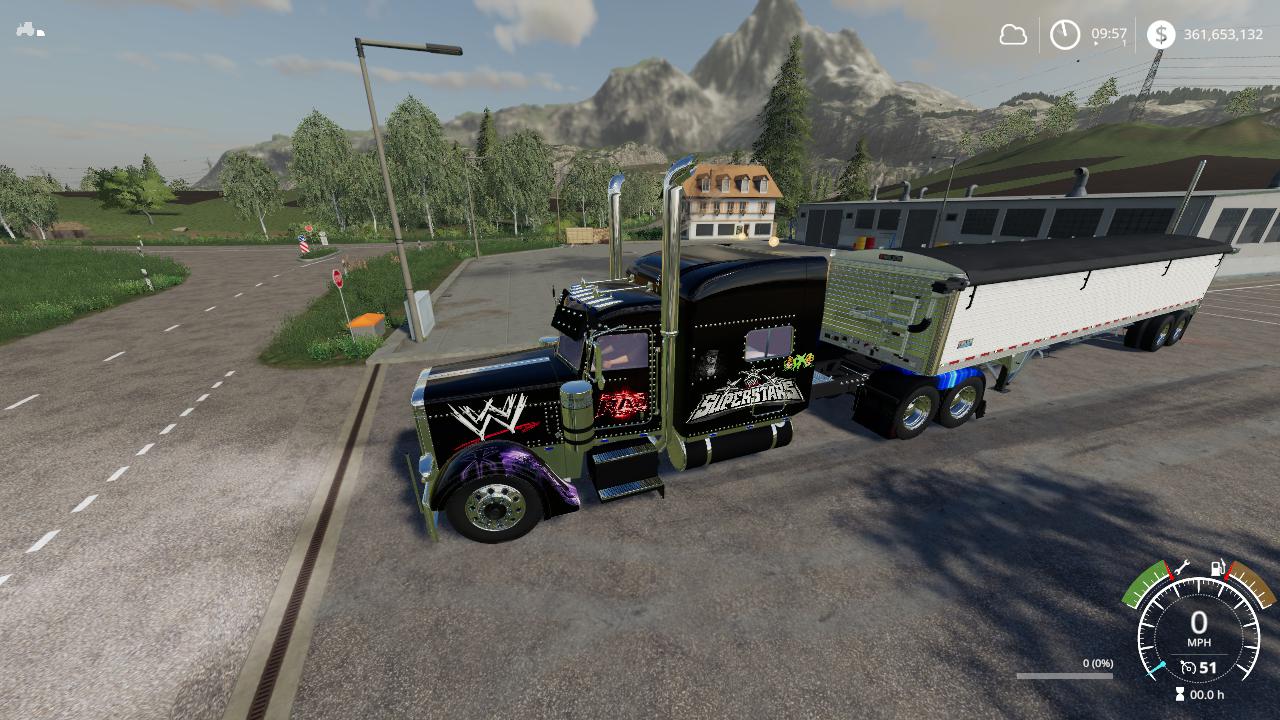The width and height of the screenshot is (1280, 720).
Task: Click the fuel pump icon on gauge
Action: click(x=1218, y=568)
